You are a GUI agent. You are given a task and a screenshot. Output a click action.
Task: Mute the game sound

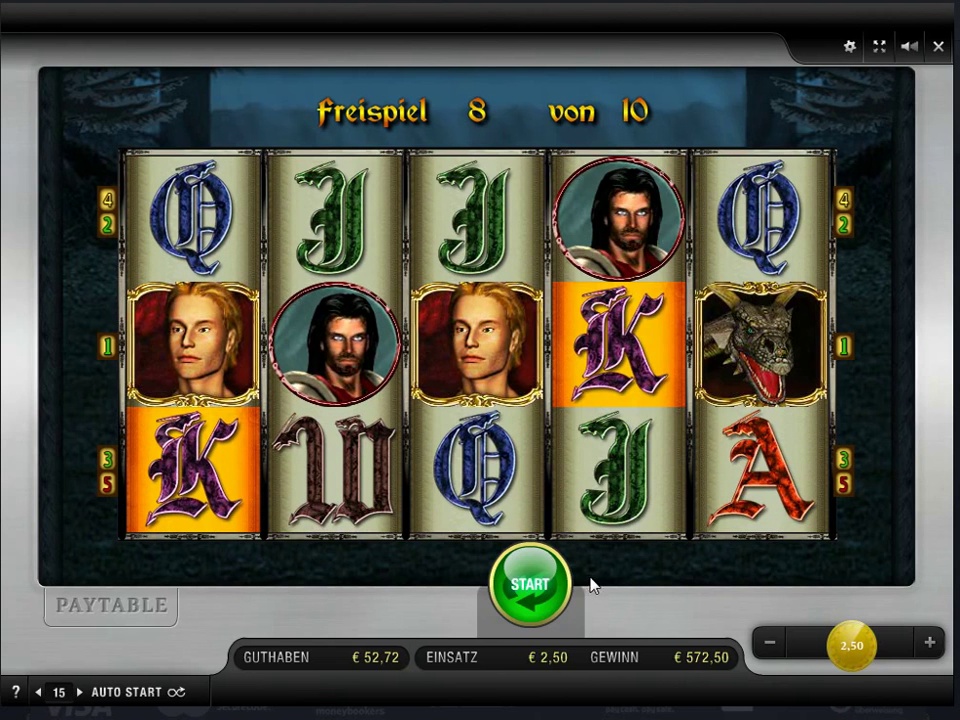pyautogui.click(x=909, y=46)
